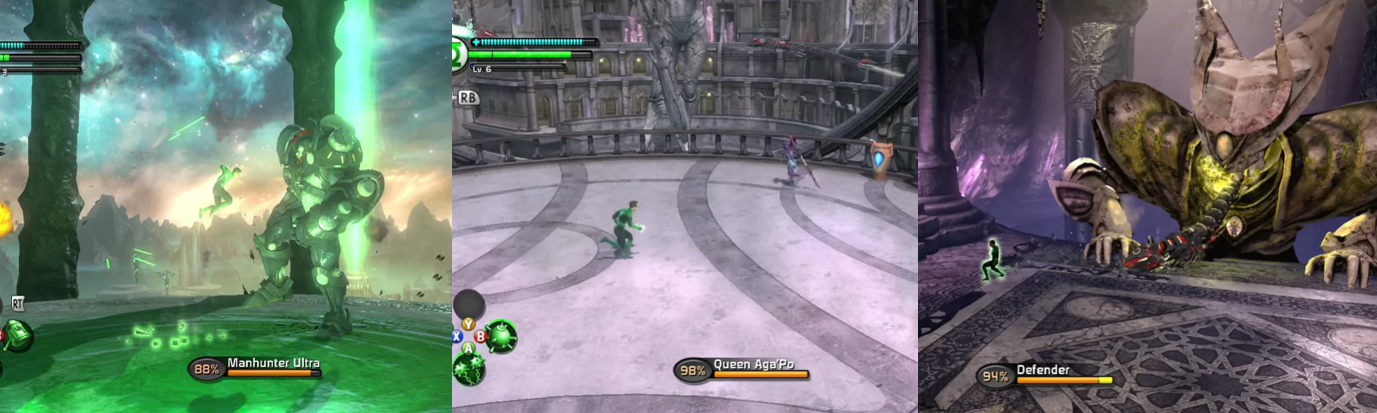This screenshot has width=1377, height=413.
Task: Select the empty dark ability slot
Action: [469, 304]
